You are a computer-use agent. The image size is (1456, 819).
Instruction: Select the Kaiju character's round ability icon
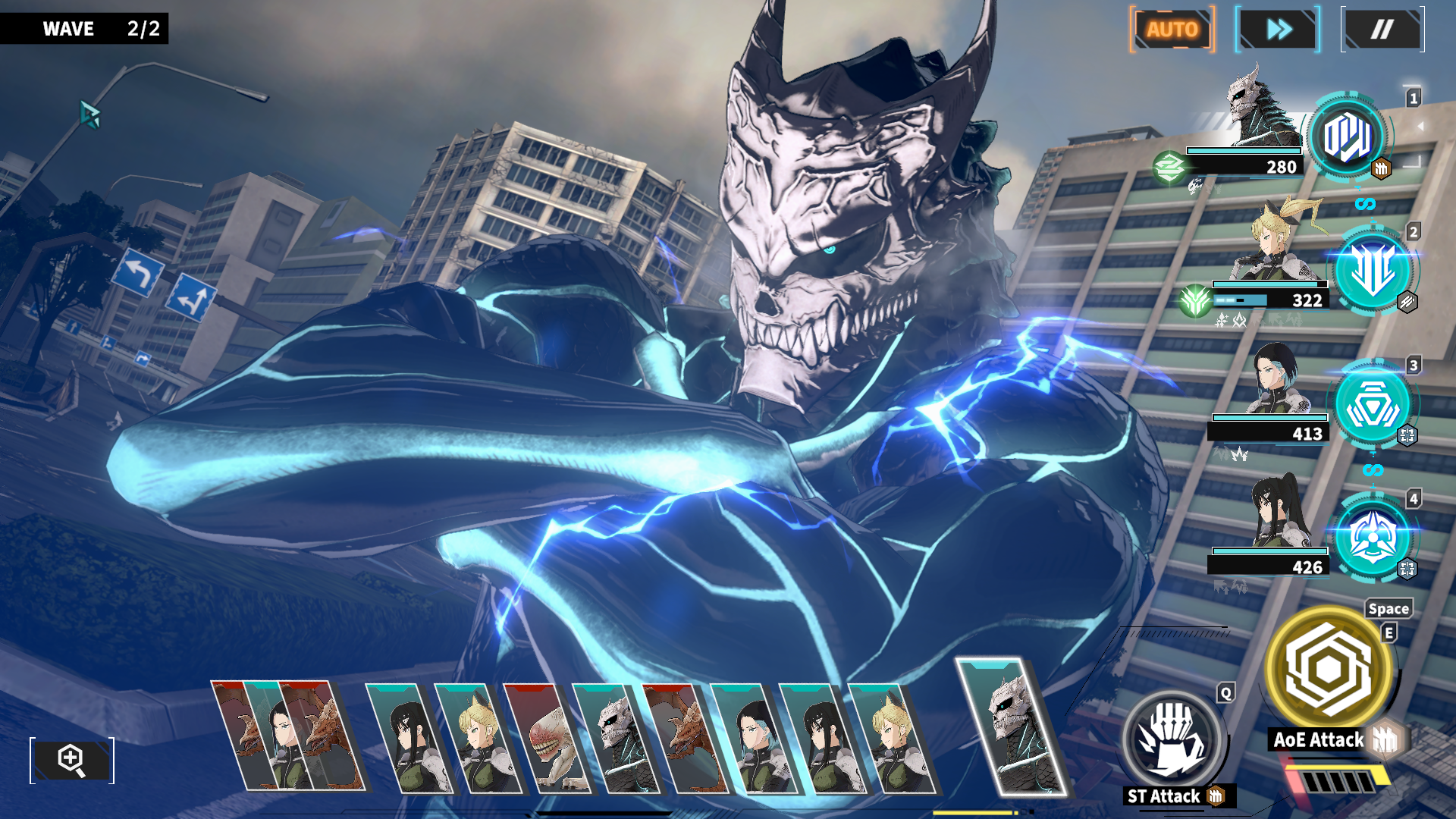click(x=1347, y=138)
